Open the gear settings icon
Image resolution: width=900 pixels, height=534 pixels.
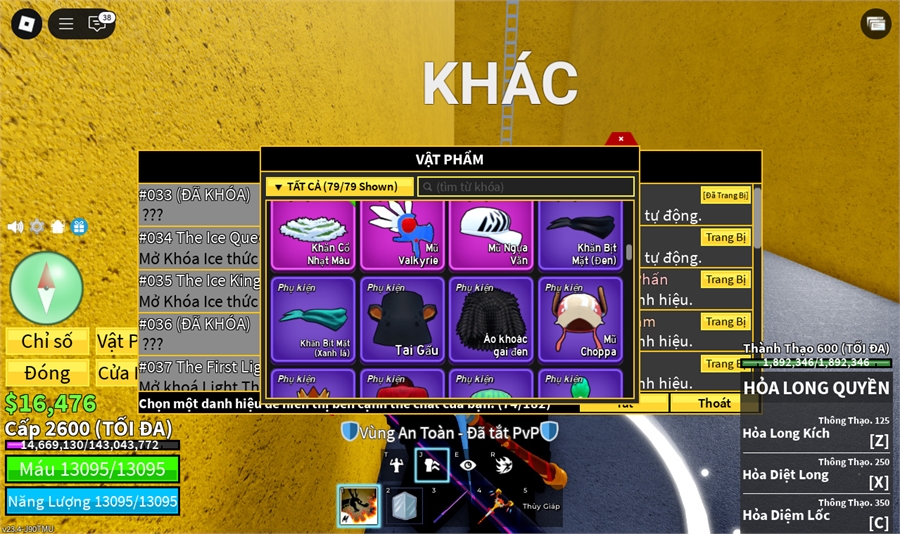click(37, 227)
